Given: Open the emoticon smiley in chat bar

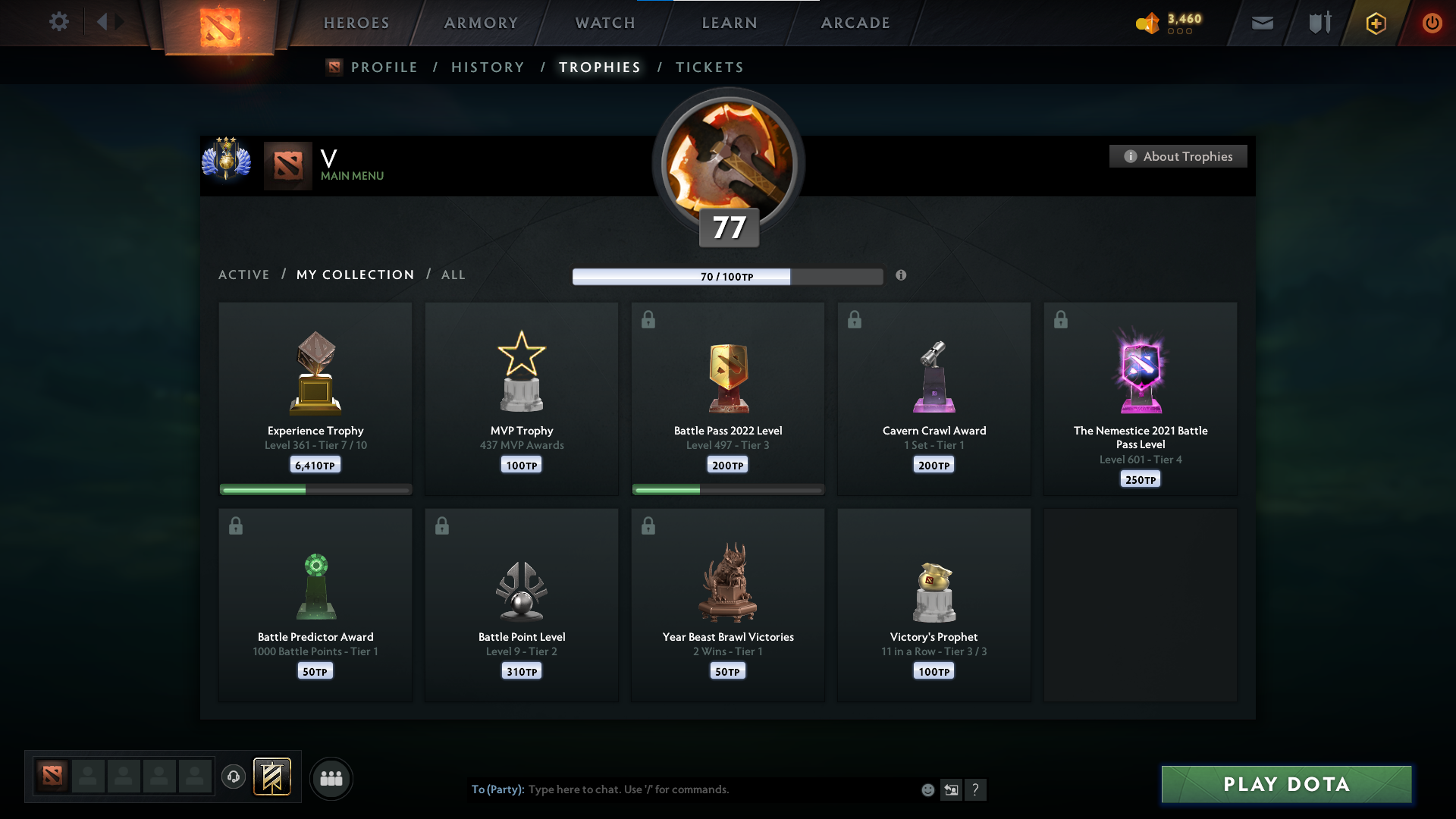Looking at the screenshot, I should tap(927, 789).
